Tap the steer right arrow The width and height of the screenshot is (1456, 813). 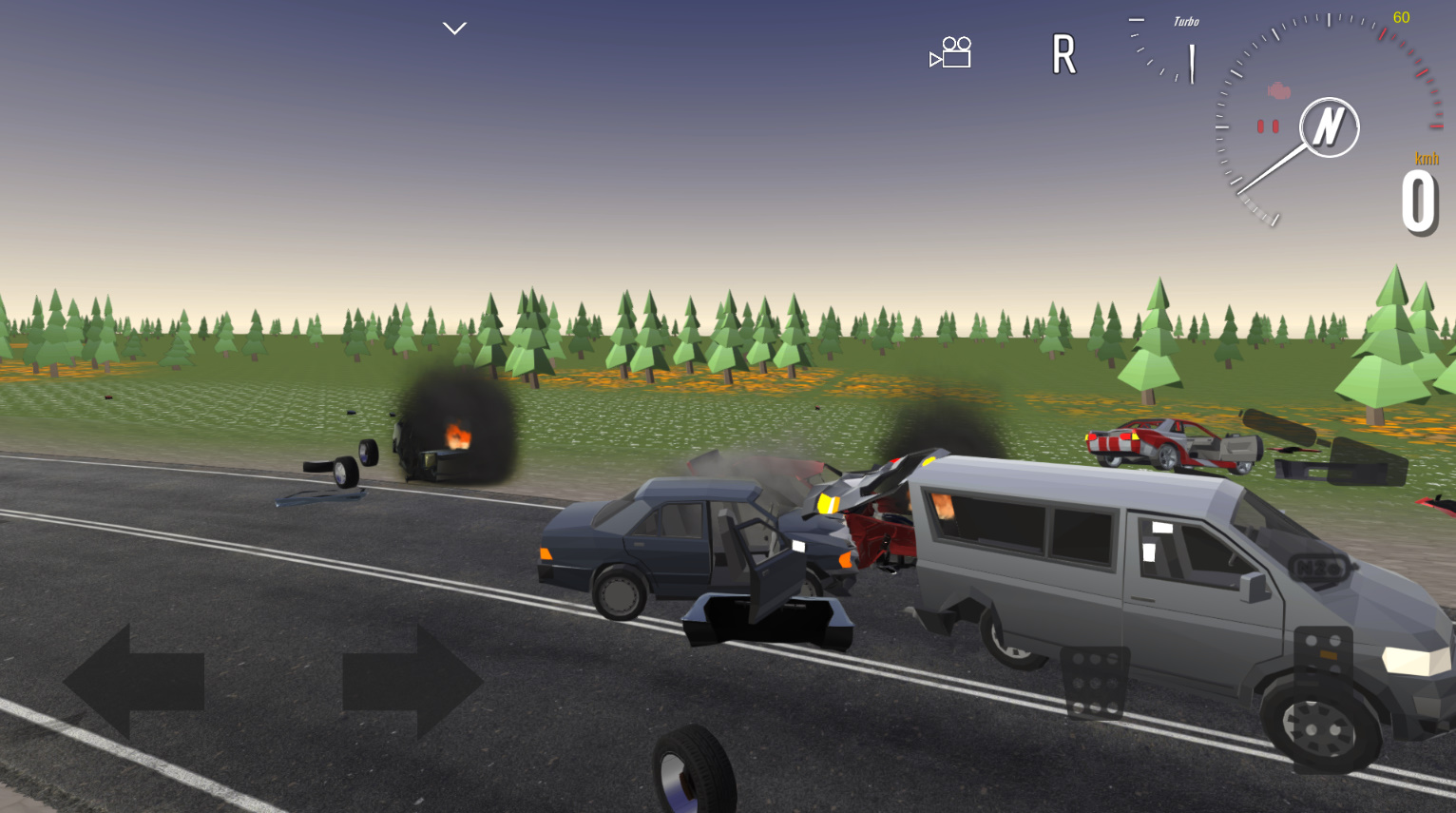[x=412, y=681]
